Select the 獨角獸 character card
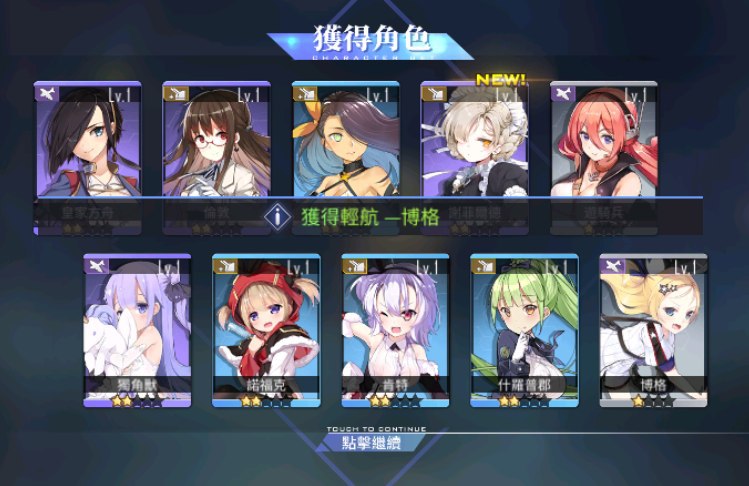The height and width of the screenshot is (486, 749). (x=137, y=330)
